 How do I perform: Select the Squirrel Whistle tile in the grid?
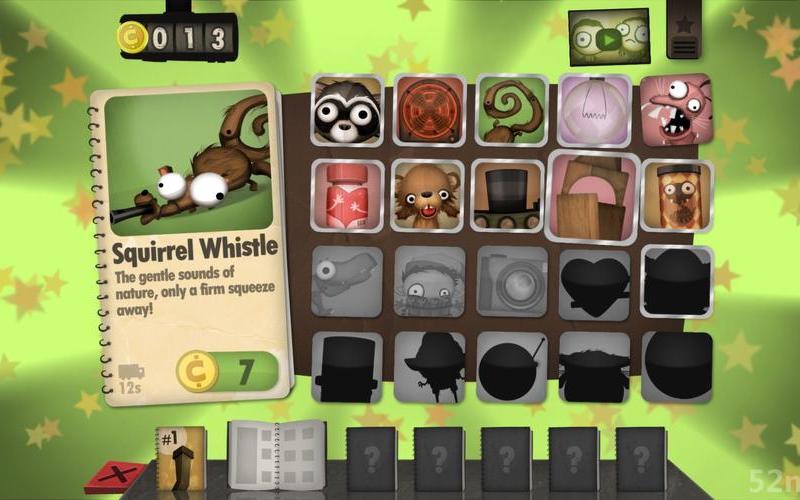[x=510, y=109]
